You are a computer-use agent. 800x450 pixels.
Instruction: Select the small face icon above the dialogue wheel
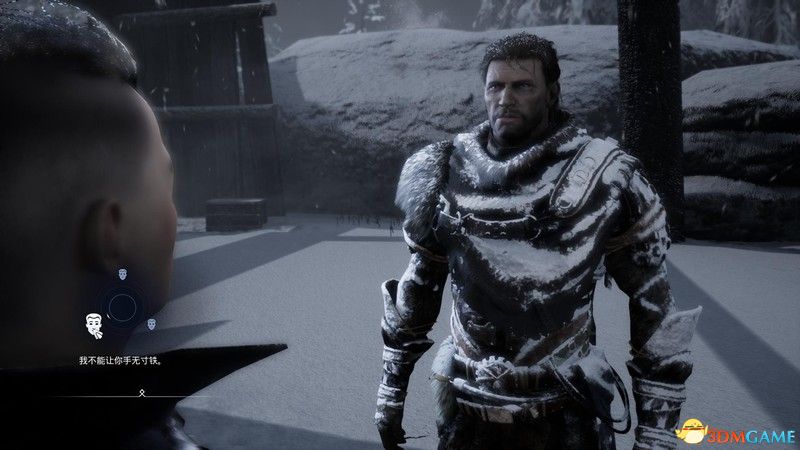coord(123,272)
